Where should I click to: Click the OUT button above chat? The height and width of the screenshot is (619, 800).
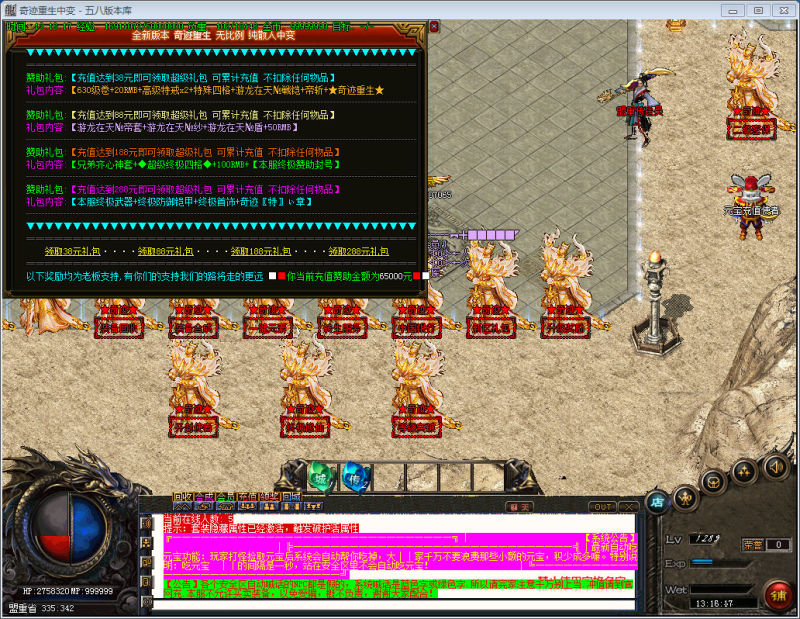point(603,507)
